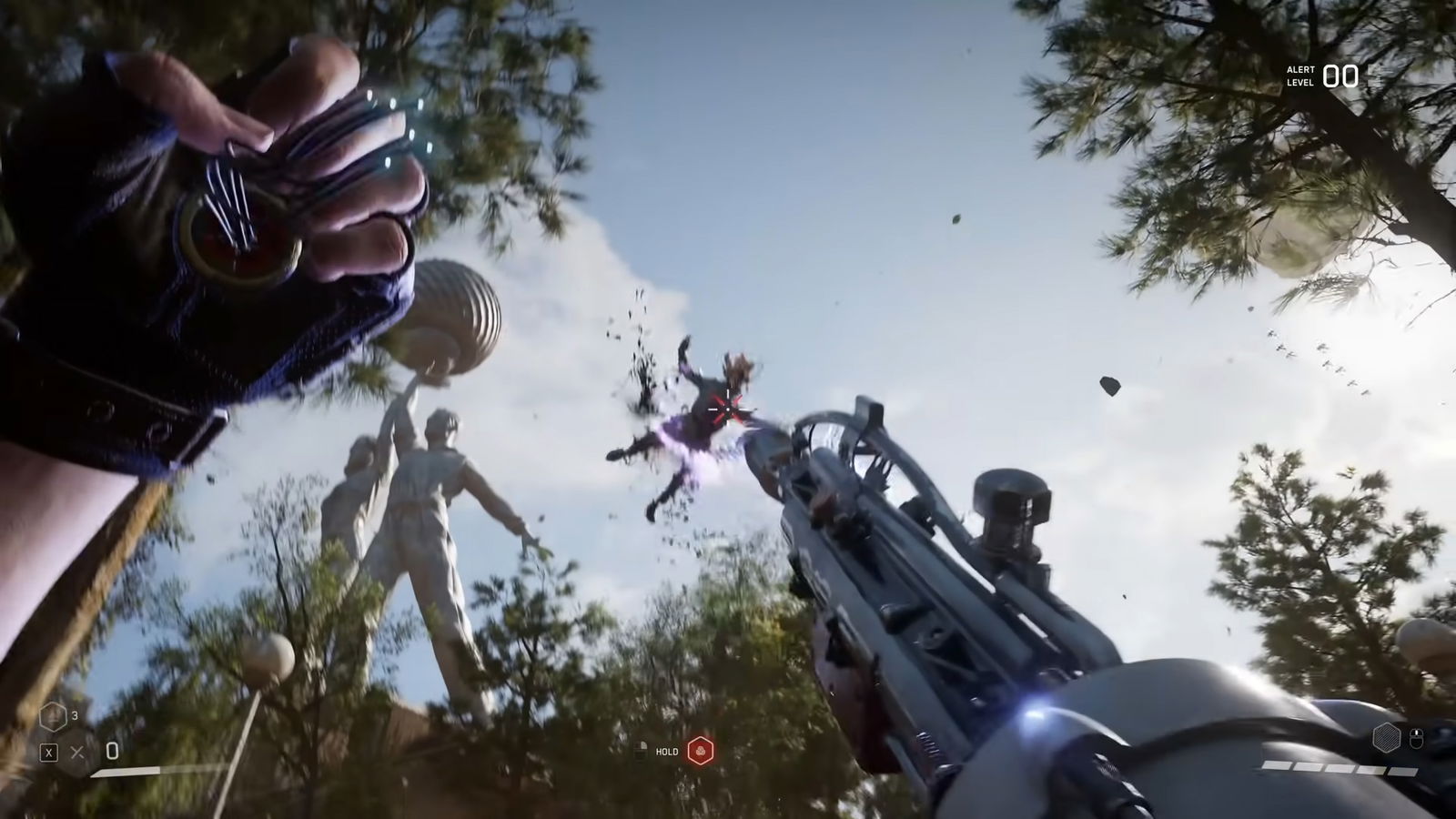
Task: Expand the ammo counter showing 0
Action: (112, 751)
